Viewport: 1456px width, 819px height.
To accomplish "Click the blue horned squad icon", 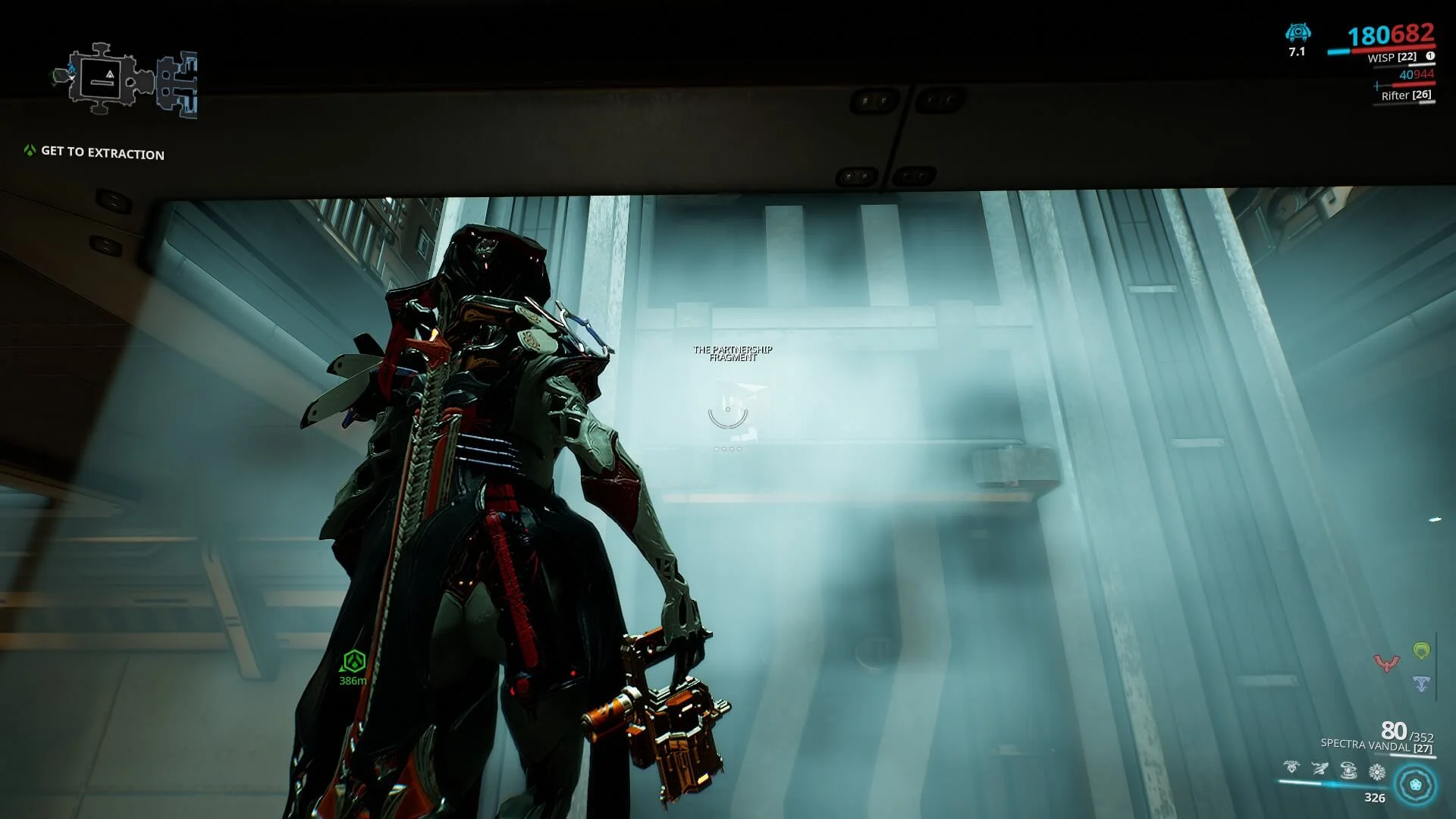I will 1421,684.
